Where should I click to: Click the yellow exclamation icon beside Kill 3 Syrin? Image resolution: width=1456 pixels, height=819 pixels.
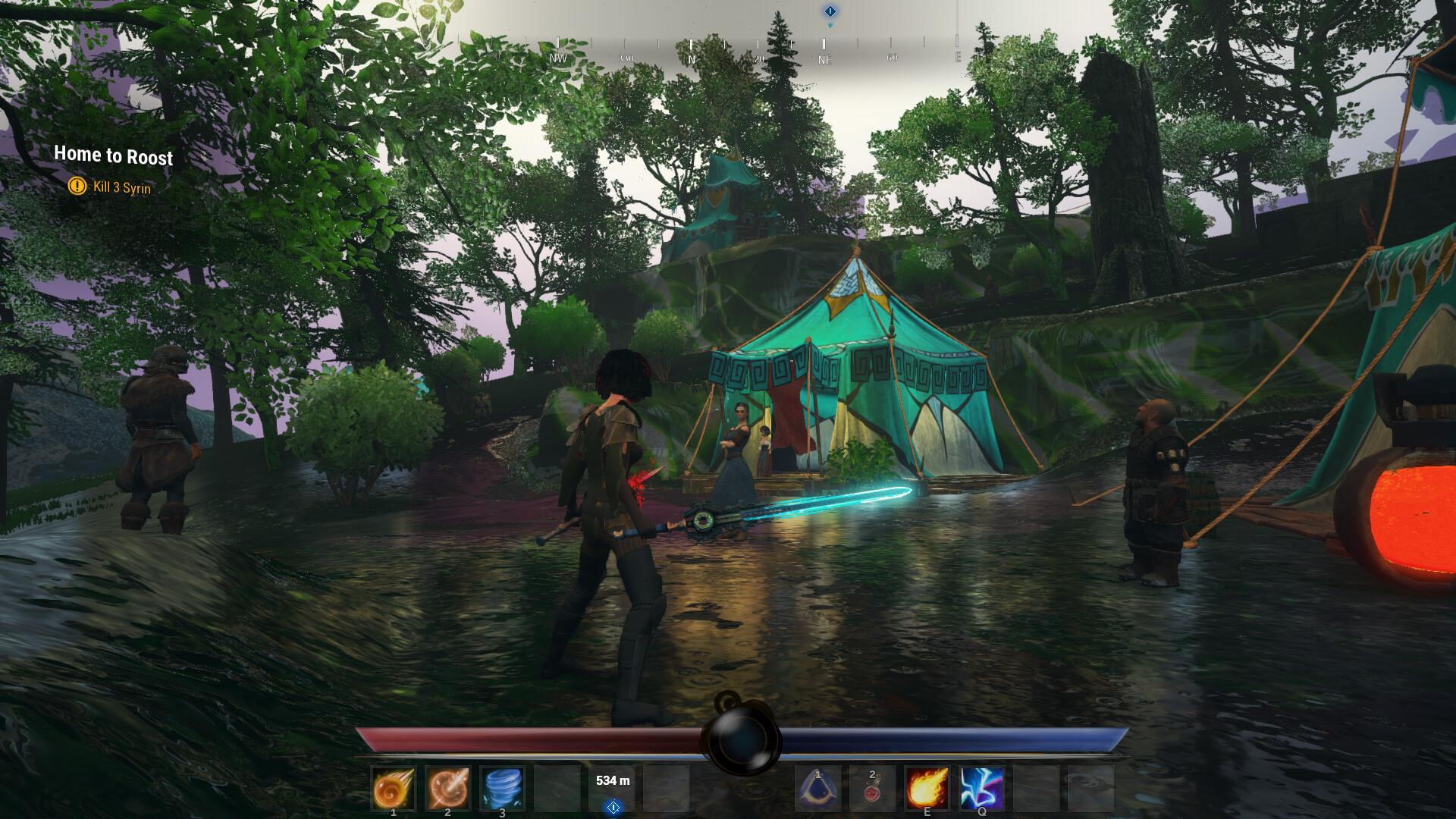click(x=76, y=184)
